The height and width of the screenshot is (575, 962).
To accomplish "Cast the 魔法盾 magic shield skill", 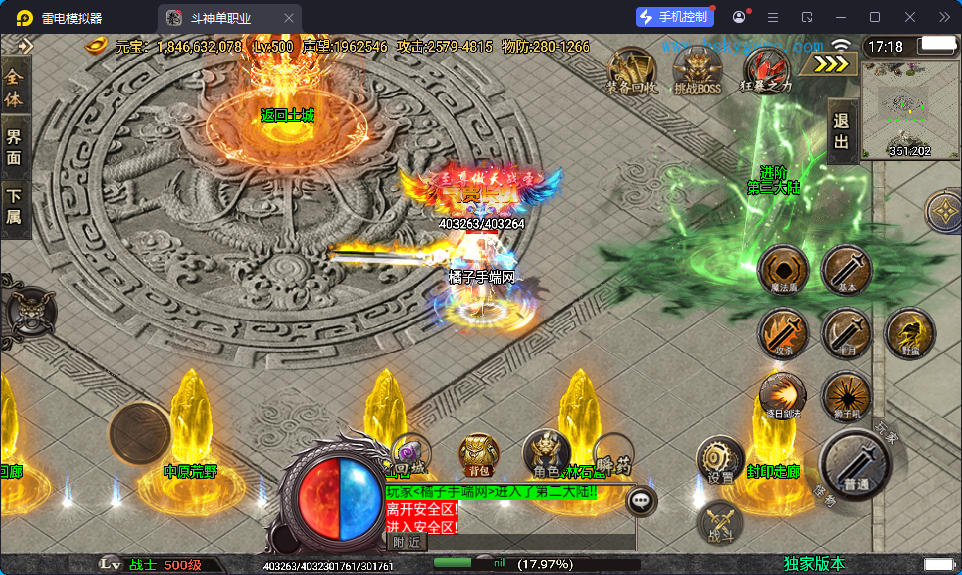I will coord(783,270).
